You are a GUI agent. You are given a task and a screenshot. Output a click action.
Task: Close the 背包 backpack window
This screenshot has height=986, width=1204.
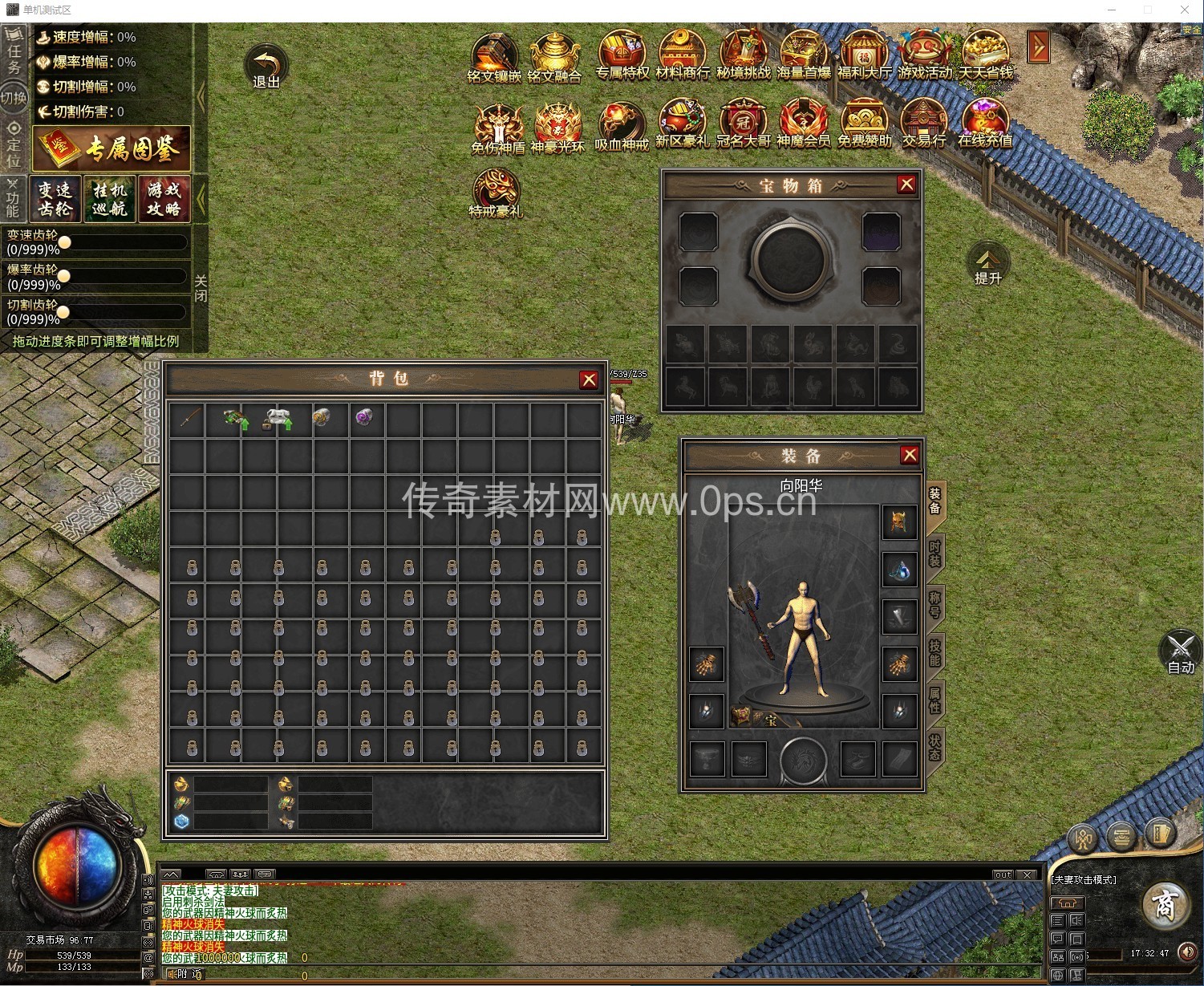589,379
